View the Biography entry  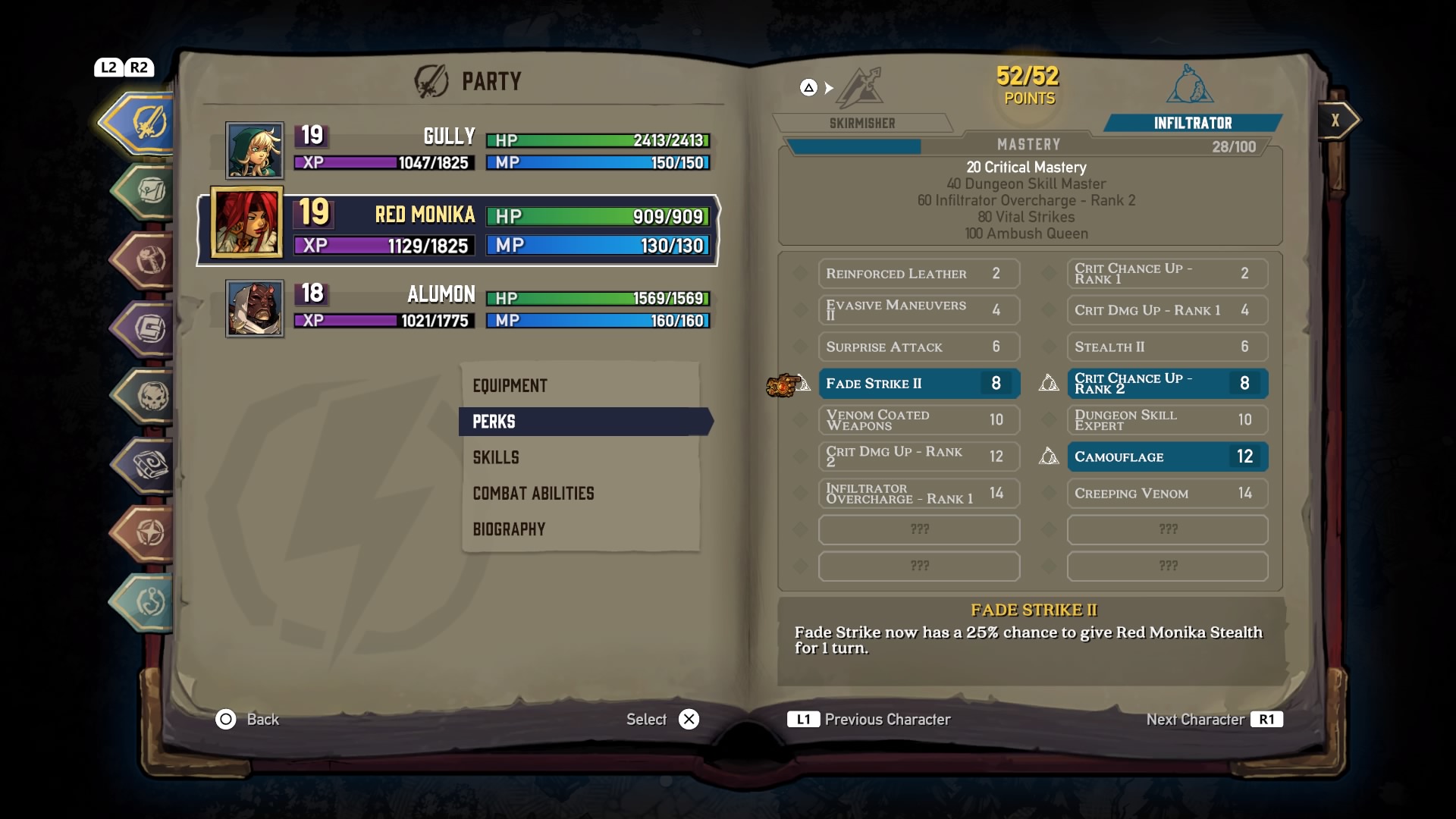(x=509, y=529)
